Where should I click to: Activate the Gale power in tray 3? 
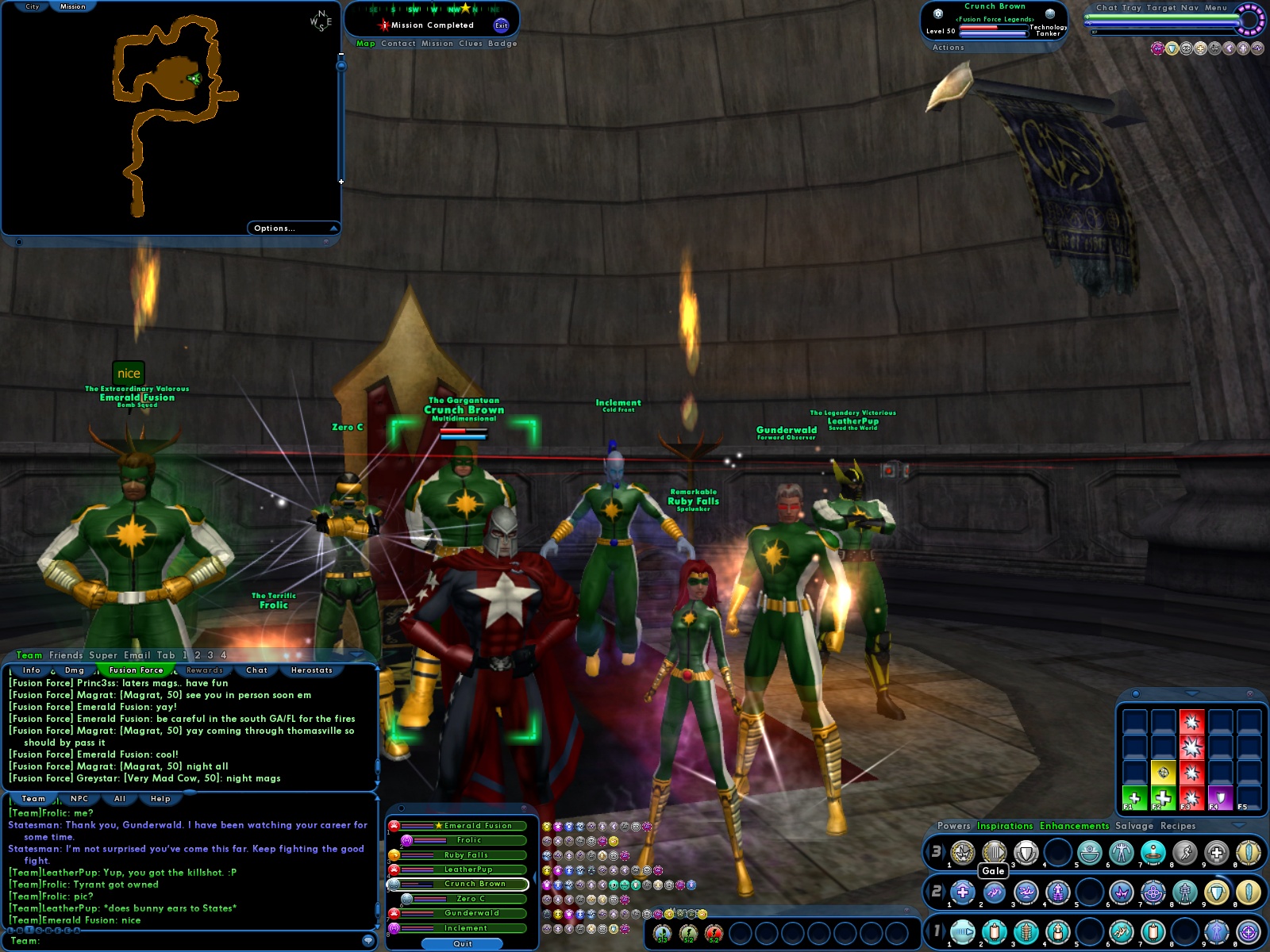pos(994,853)
